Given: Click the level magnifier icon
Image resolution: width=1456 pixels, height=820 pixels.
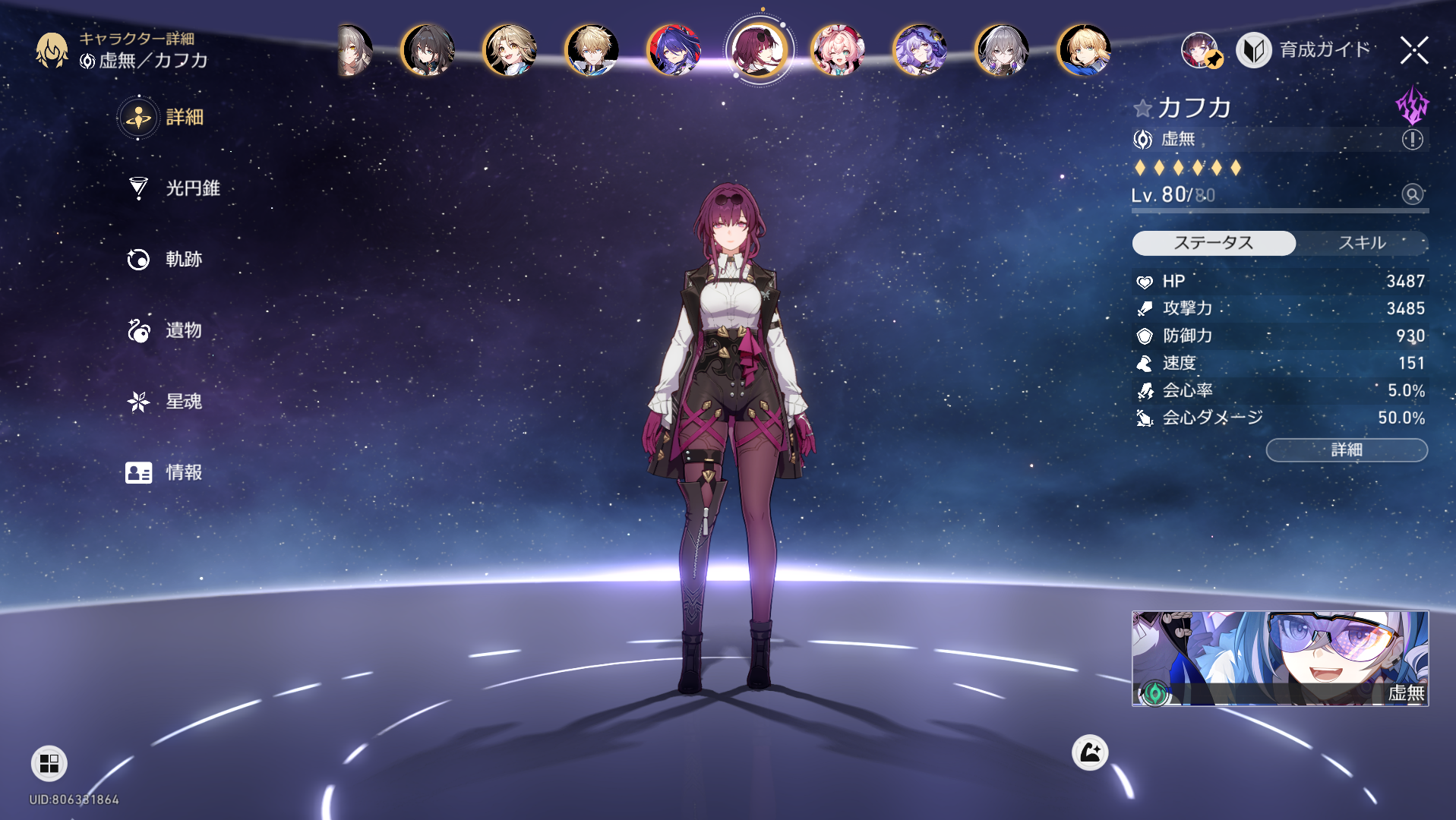Looking at the screenshot, I should pyautogui.click(x=1412, y=194).
